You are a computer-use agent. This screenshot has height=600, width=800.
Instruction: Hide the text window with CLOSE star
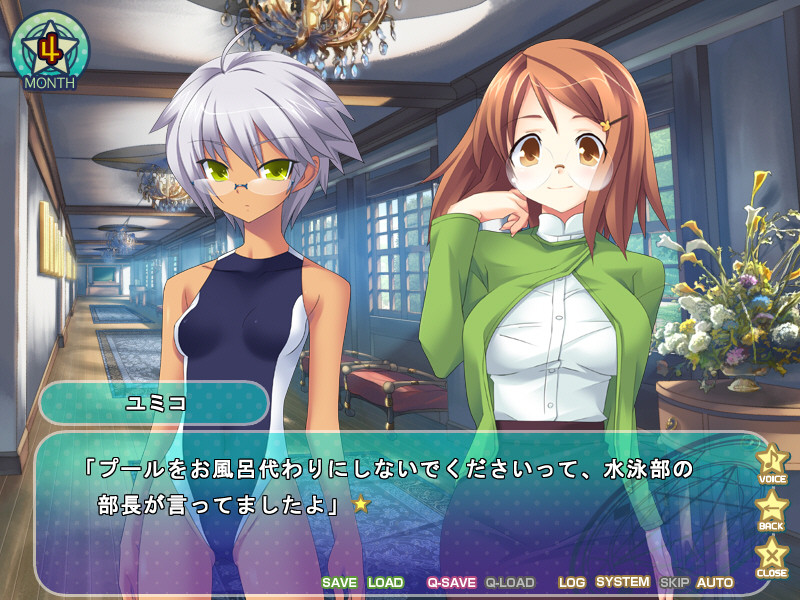771,555
